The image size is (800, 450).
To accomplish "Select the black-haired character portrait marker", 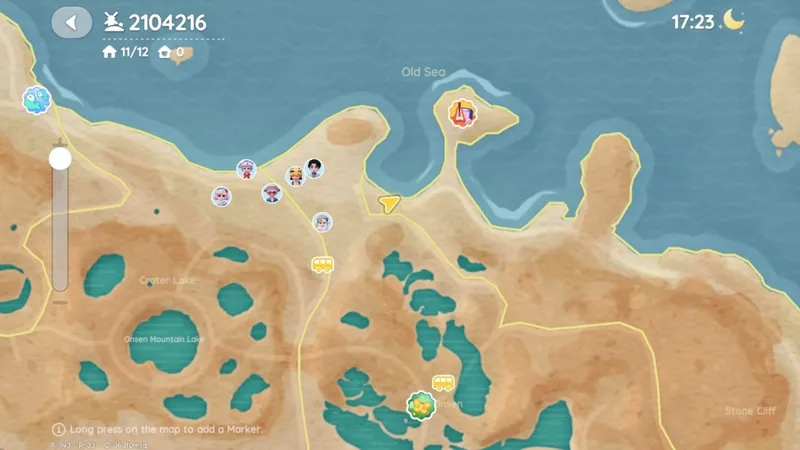I will point(314,167).
